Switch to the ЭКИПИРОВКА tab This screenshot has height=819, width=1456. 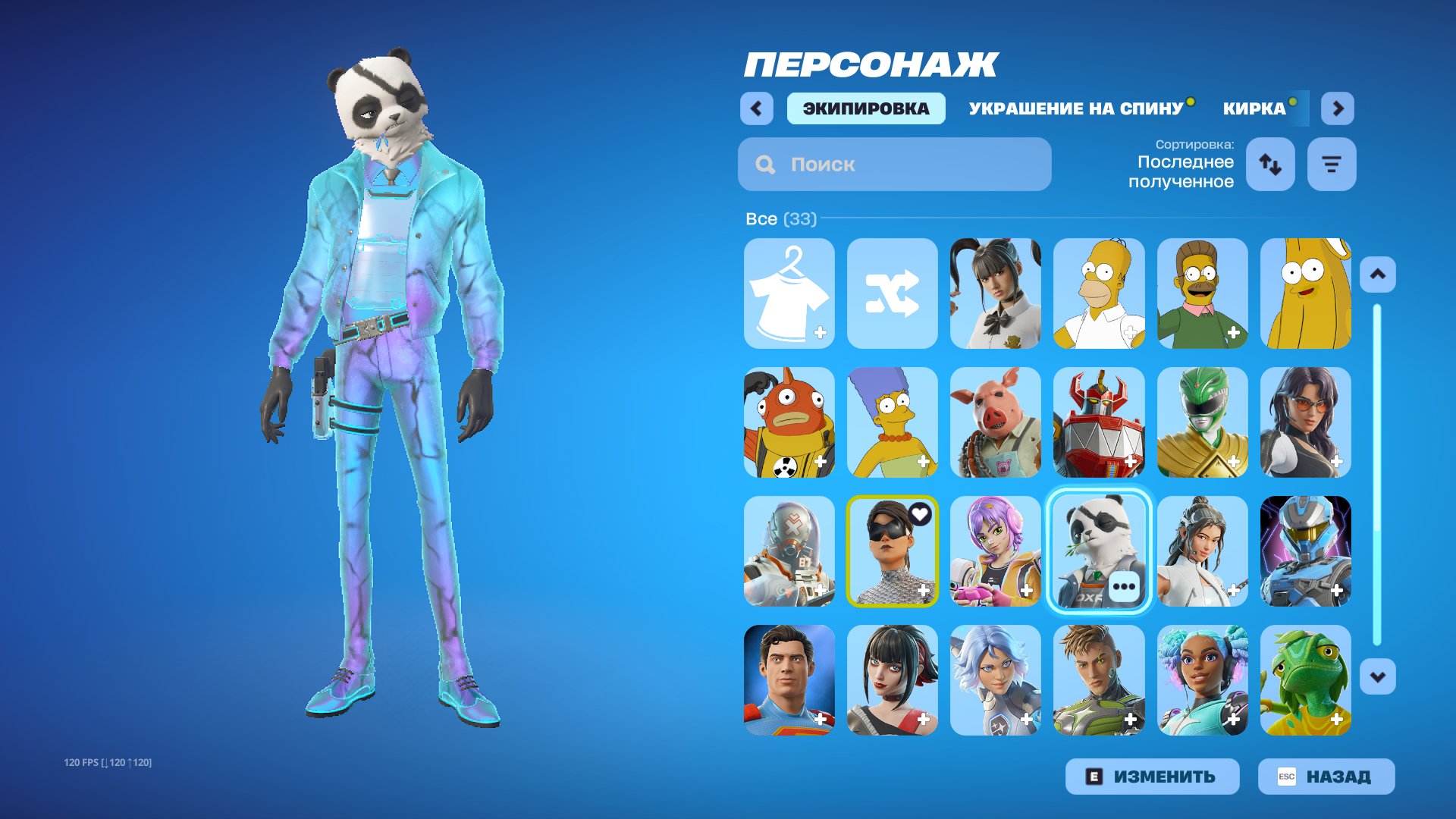point(865,108)
